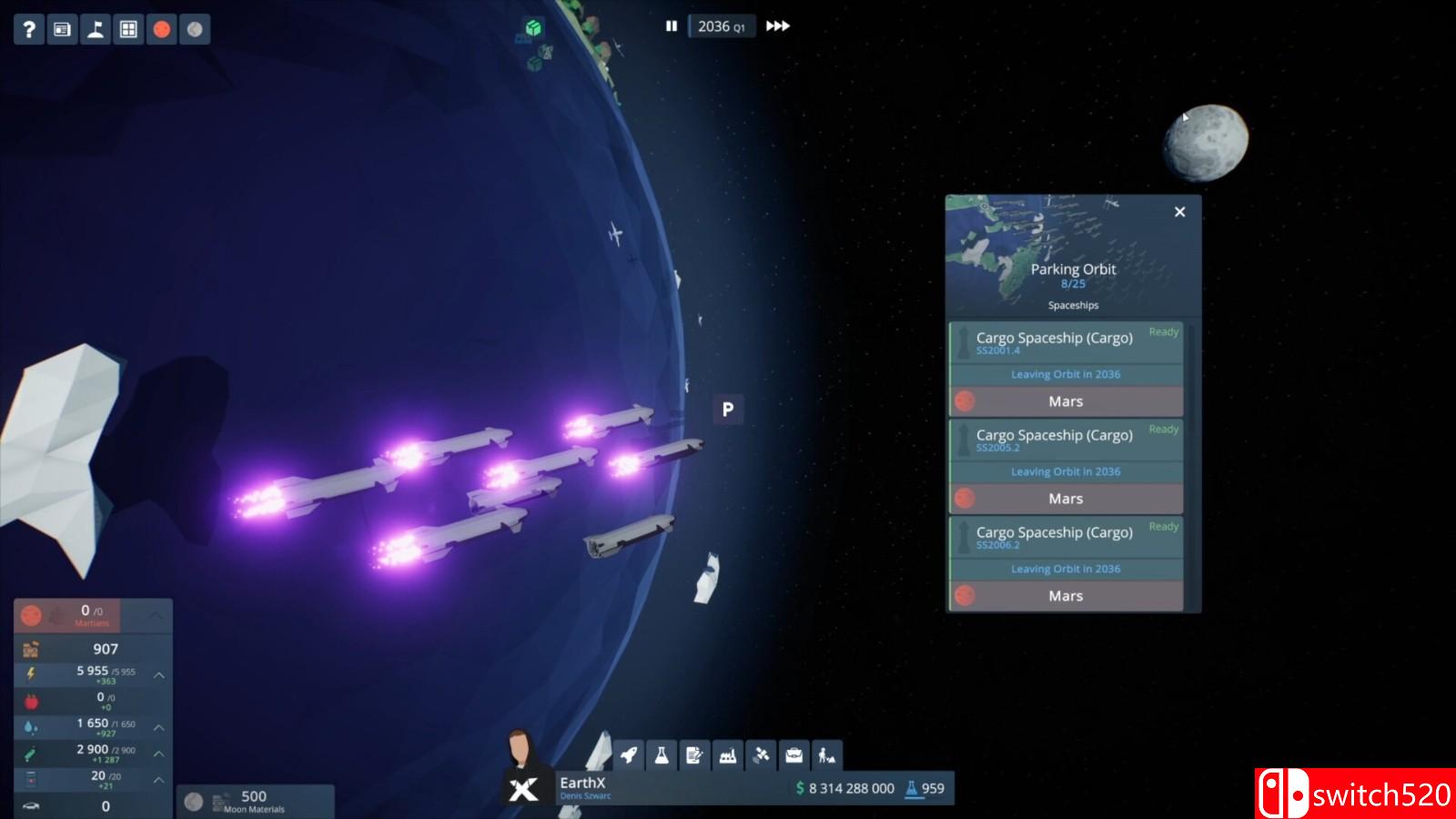Select the Moon in the top planet switcher

click(x=193, y=28)
